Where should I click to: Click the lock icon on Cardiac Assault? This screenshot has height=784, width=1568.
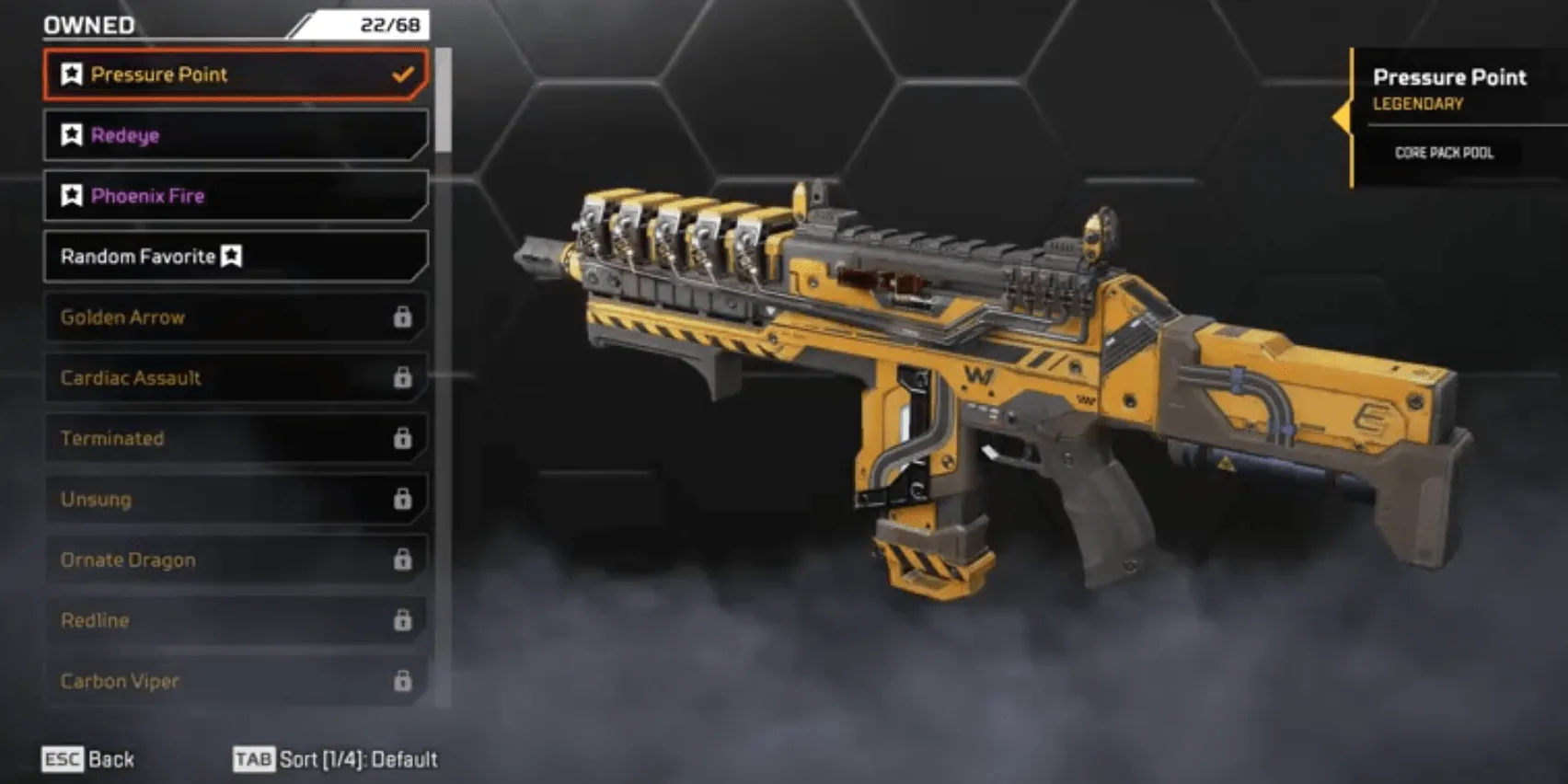(x=402, y=378)
